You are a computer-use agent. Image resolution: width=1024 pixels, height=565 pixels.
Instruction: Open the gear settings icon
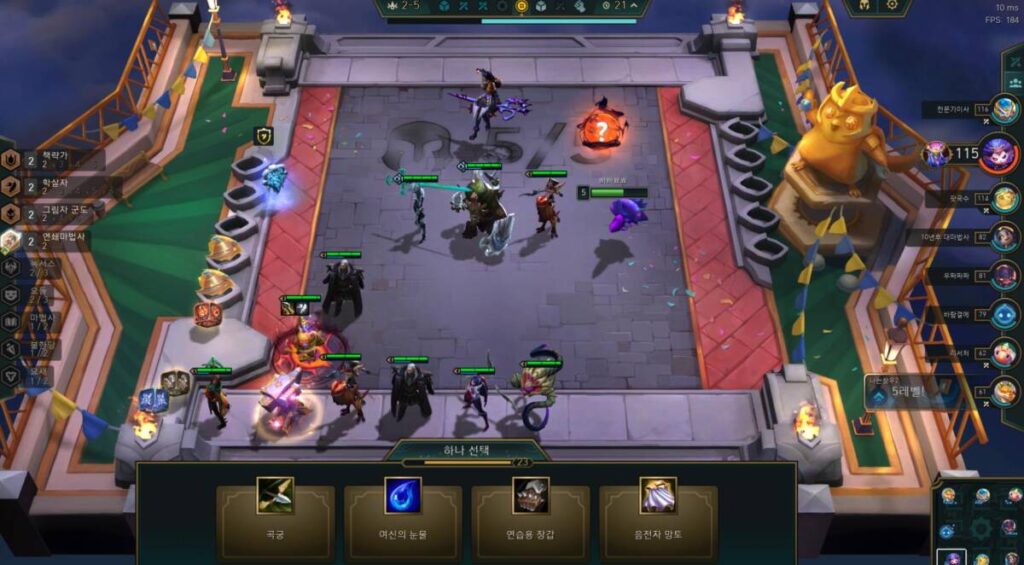[x=891, y=6]
